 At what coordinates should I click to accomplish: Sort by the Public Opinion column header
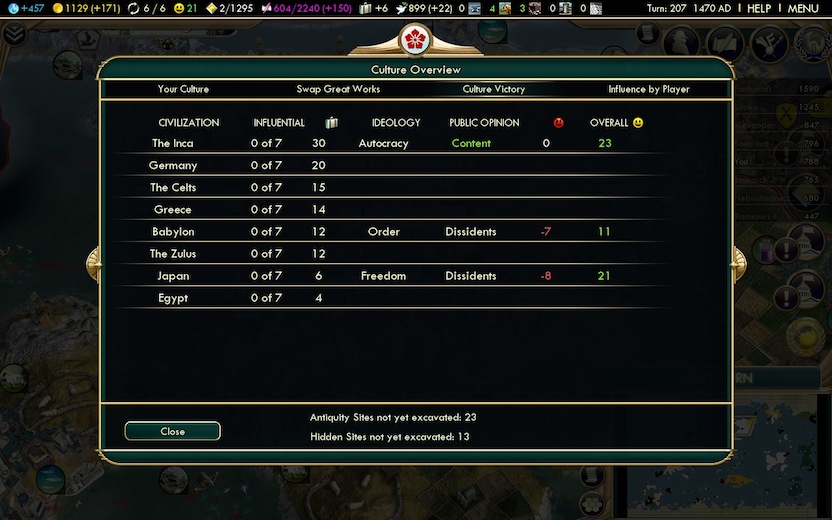coord(484,123)
